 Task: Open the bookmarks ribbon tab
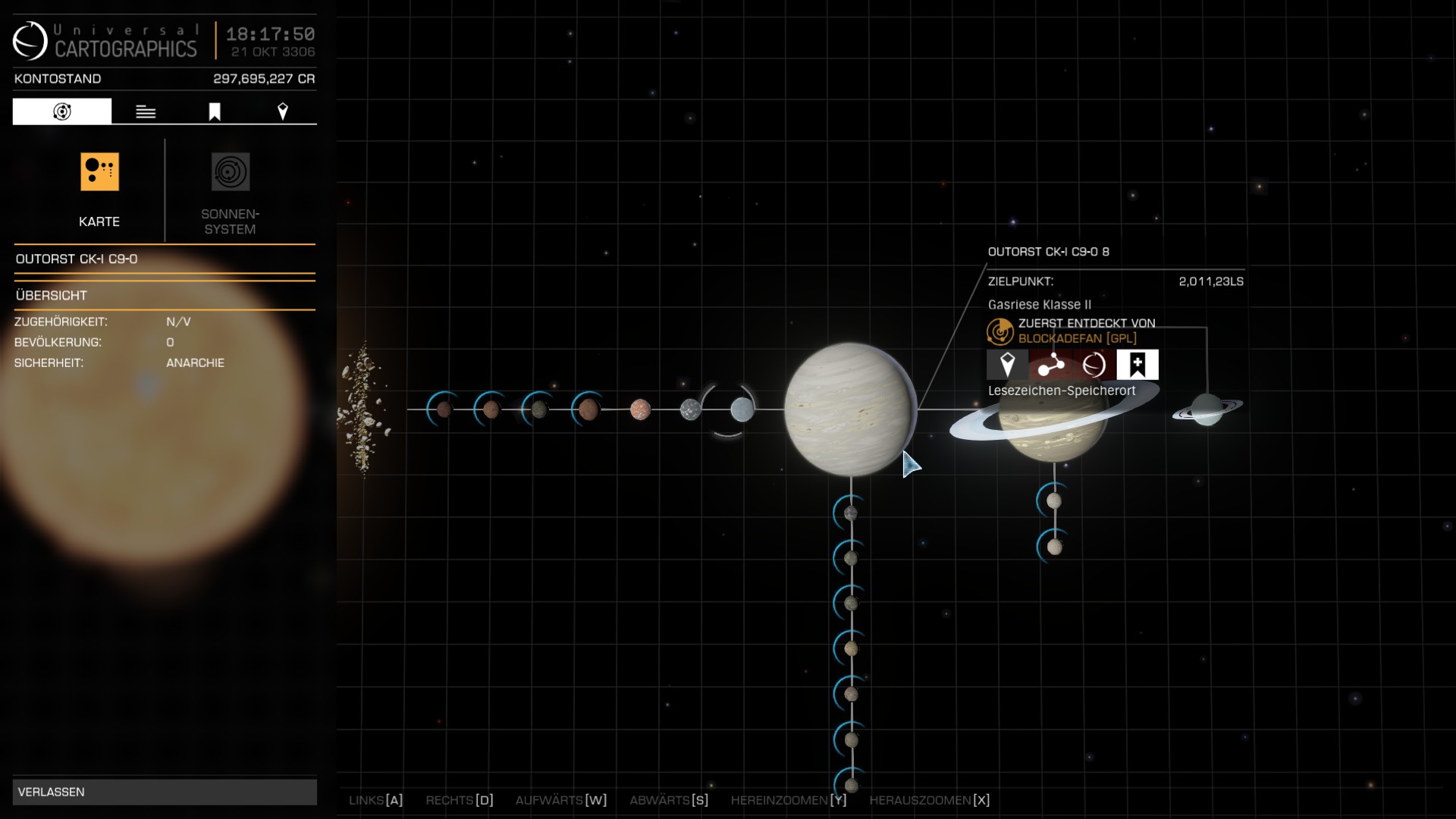[215, 111]
